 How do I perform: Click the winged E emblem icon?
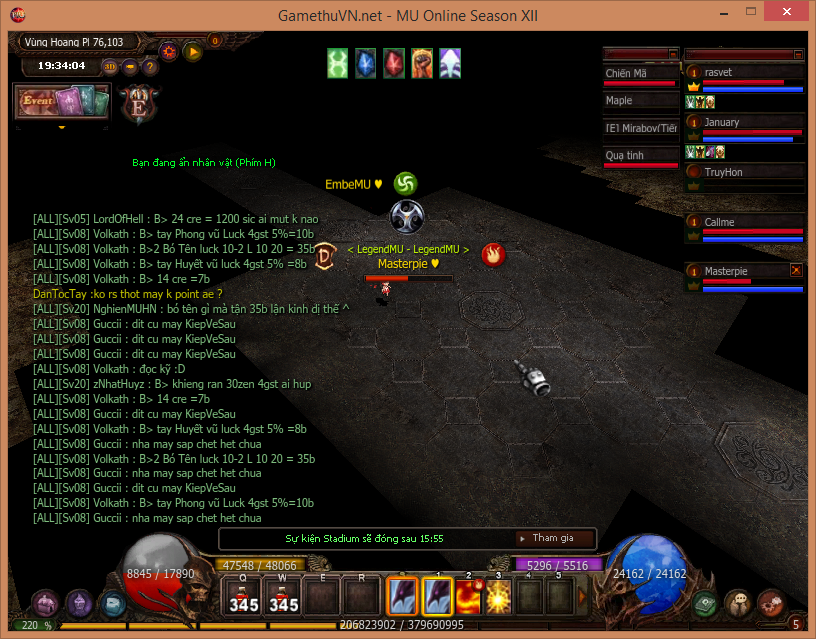coord(135,101)
